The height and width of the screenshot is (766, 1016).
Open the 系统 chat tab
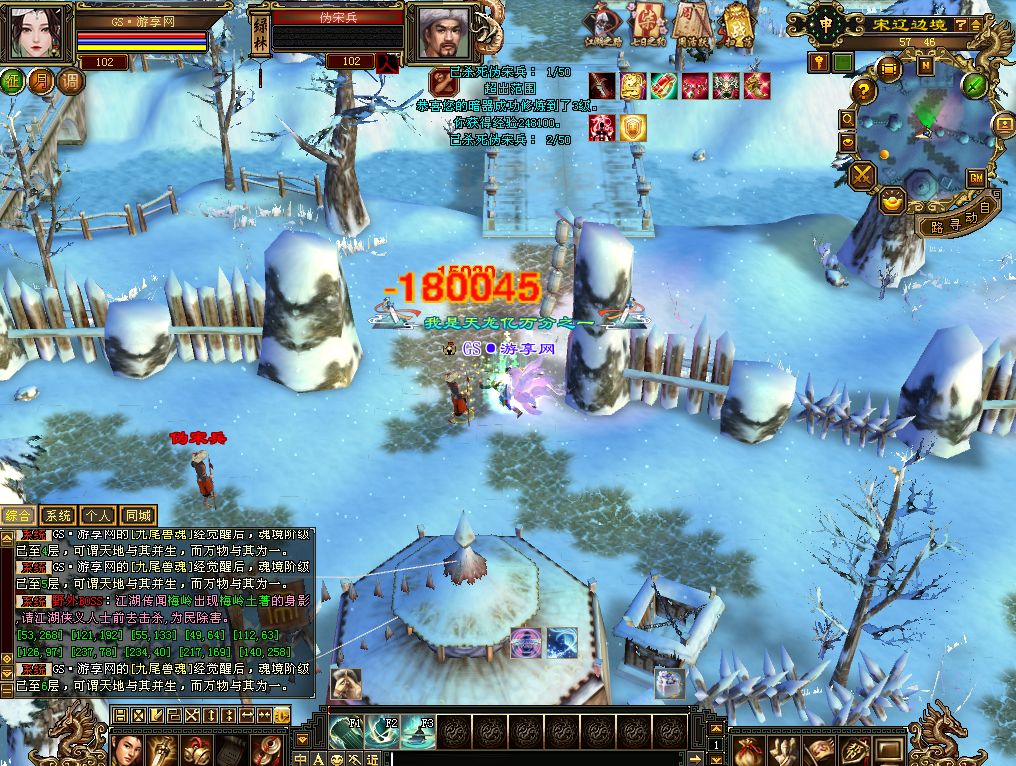coord(58,516)
